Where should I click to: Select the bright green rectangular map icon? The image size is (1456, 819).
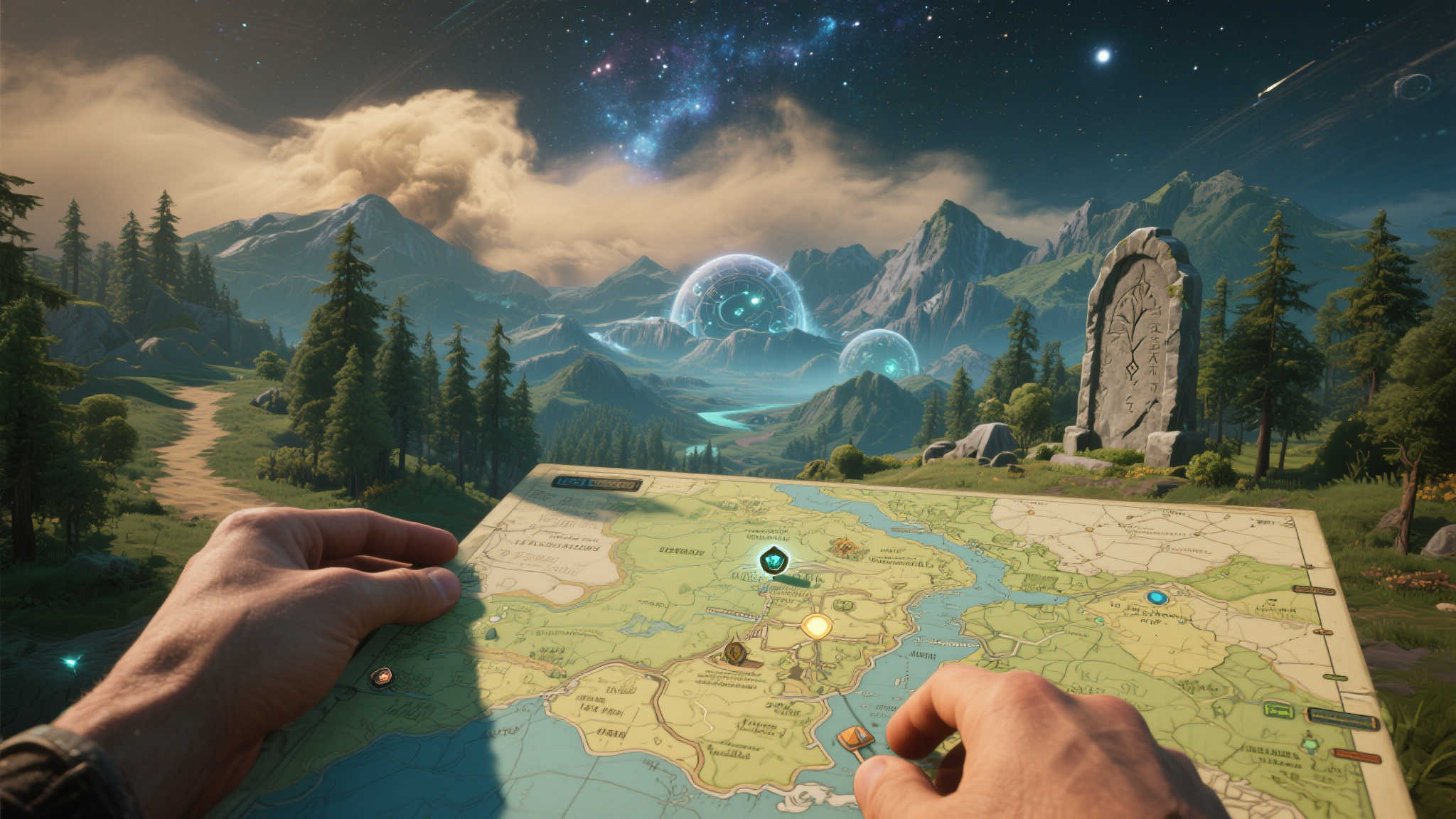tap(1278, 709)
